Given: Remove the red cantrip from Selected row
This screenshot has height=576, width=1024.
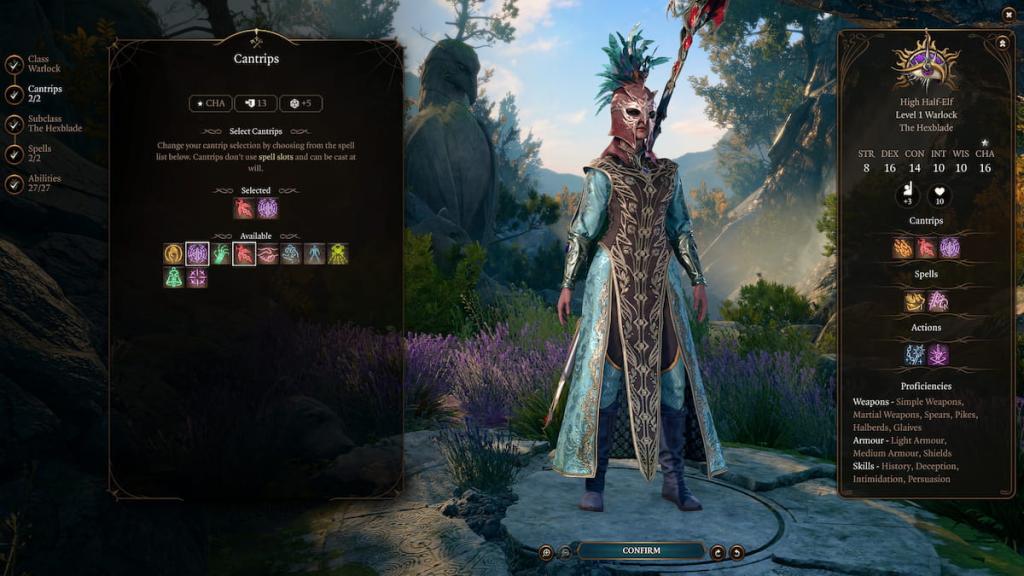Looking at the screenshot, I should point(244,208).
